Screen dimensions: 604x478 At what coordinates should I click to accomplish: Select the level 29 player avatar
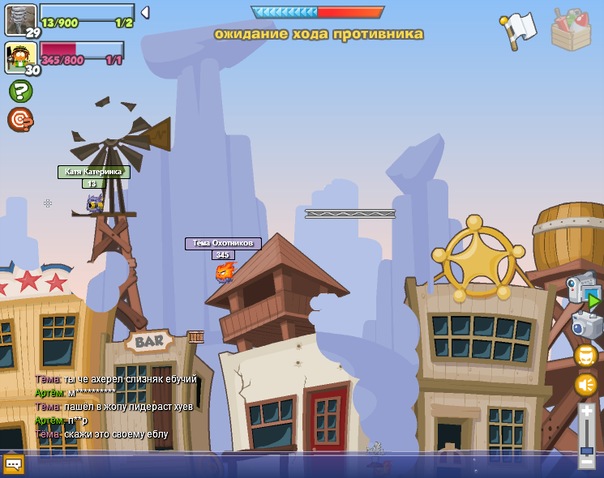(x=20, y=18)
